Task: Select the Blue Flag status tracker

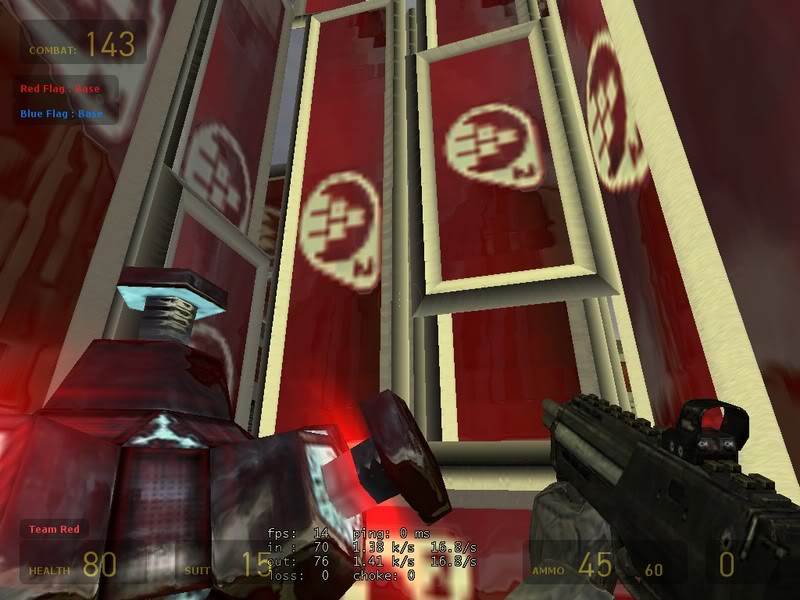Action: pos(62,113)
